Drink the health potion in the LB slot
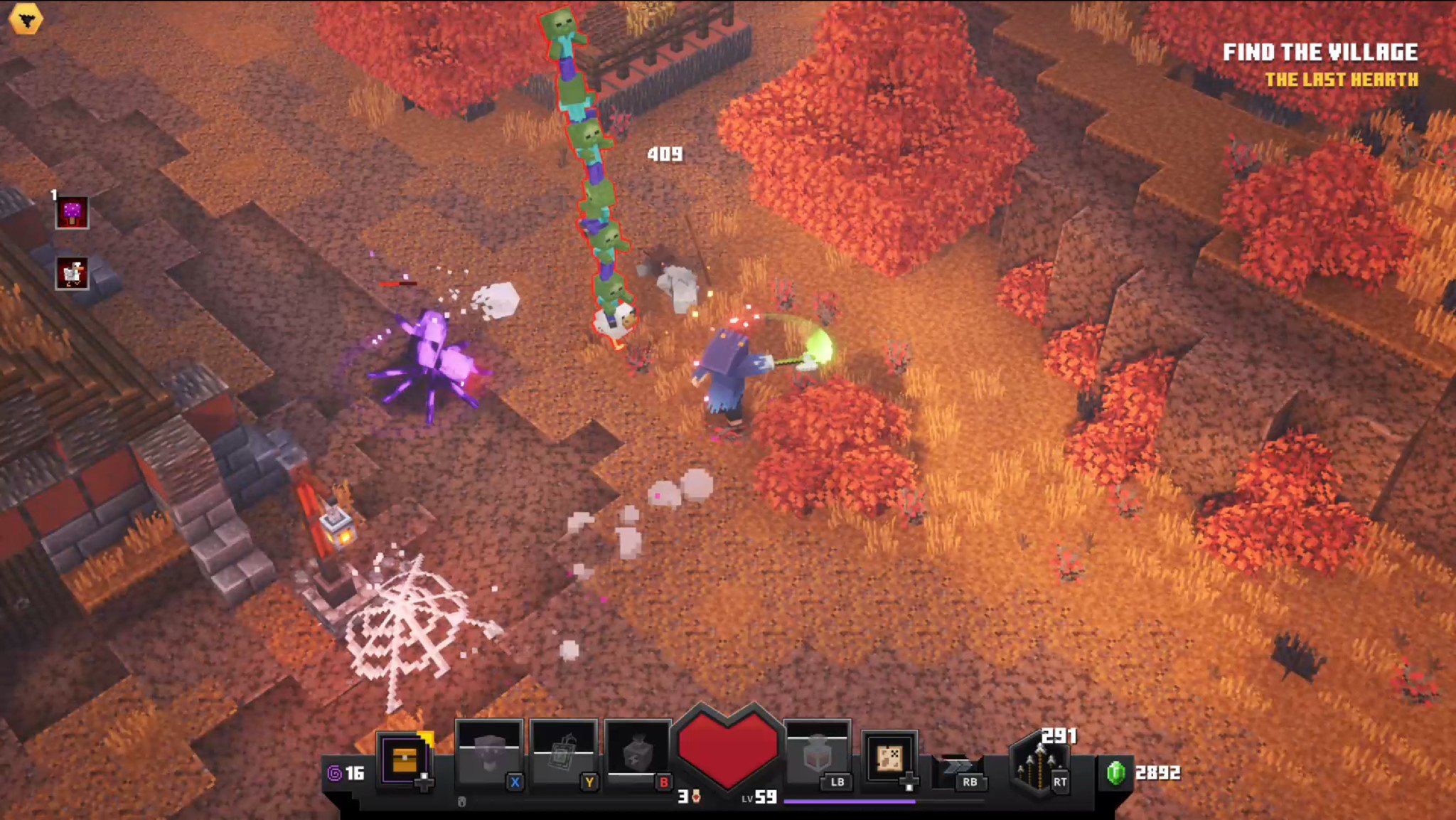This screenshot has width=1456, height=820. (818, 755)
